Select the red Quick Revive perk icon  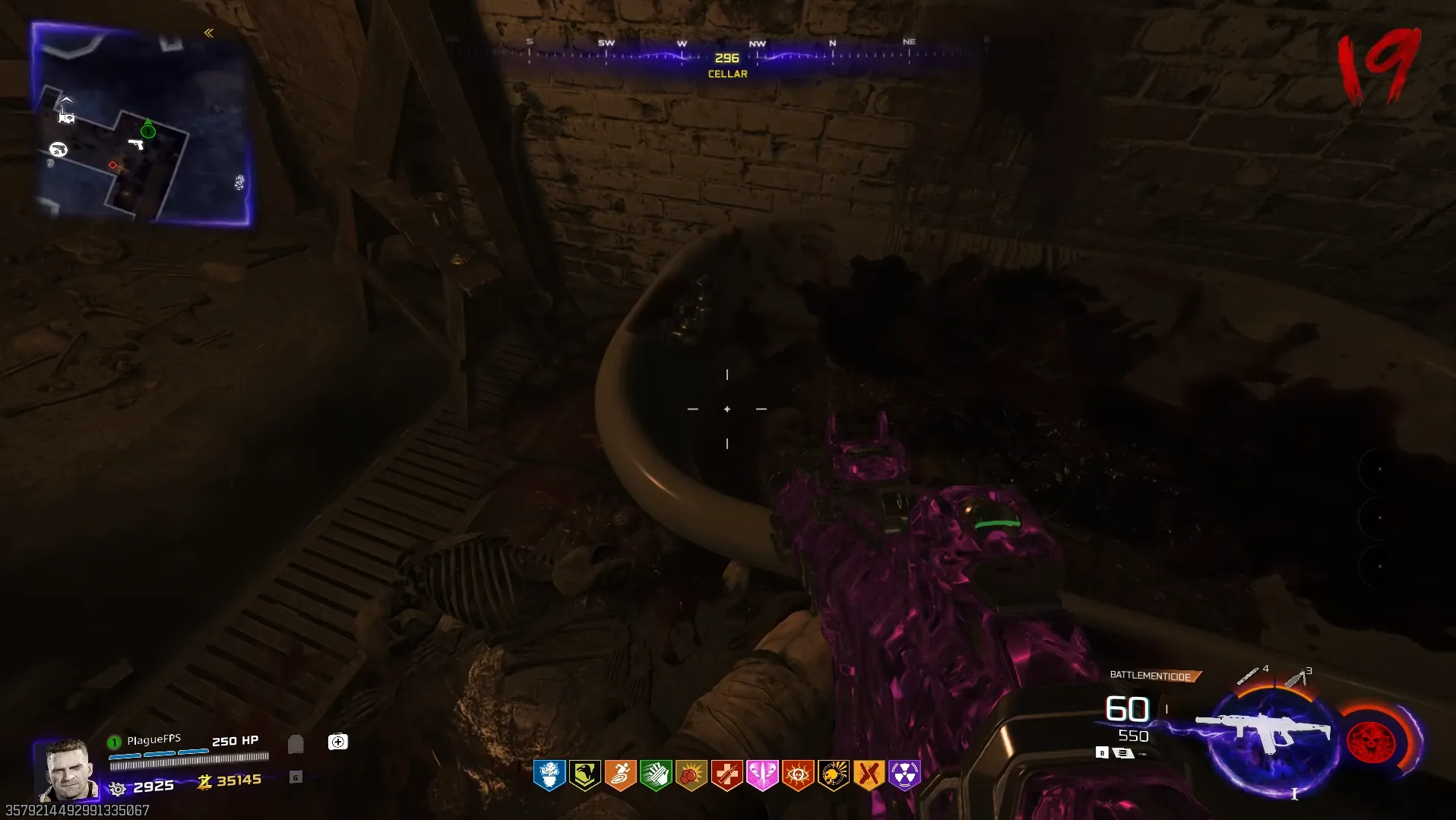click(x=726, y=775)
